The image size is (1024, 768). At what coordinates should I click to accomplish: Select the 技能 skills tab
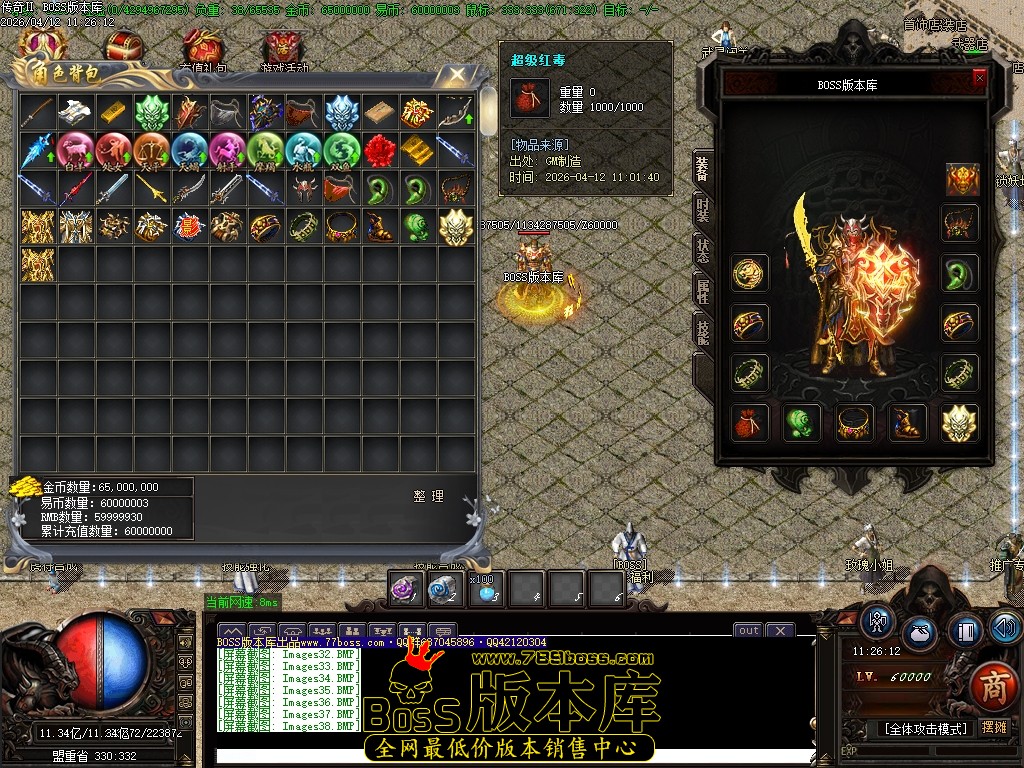(x=703, y=329)
